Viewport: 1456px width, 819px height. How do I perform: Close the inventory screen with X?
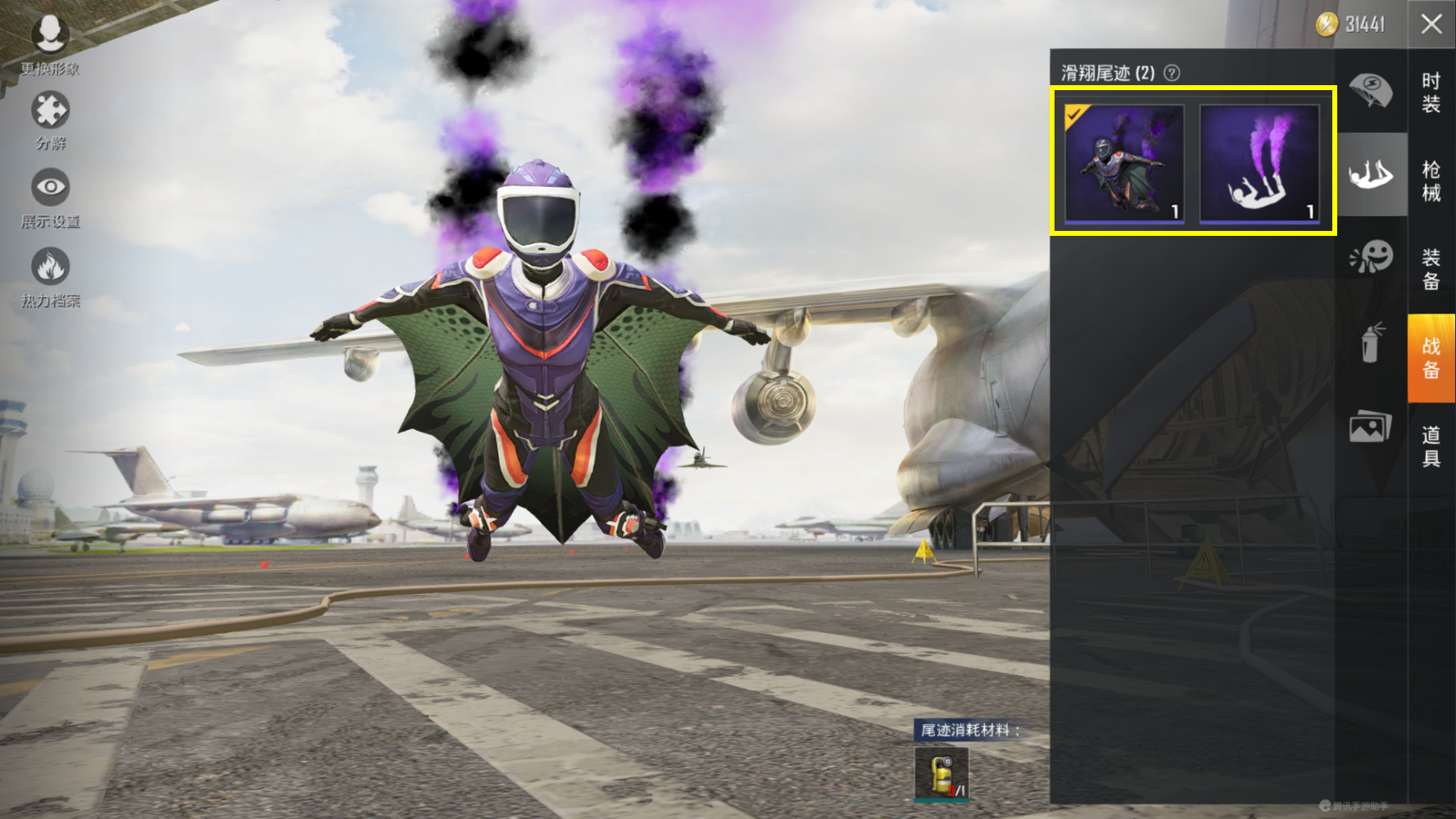coord(1431,25)
